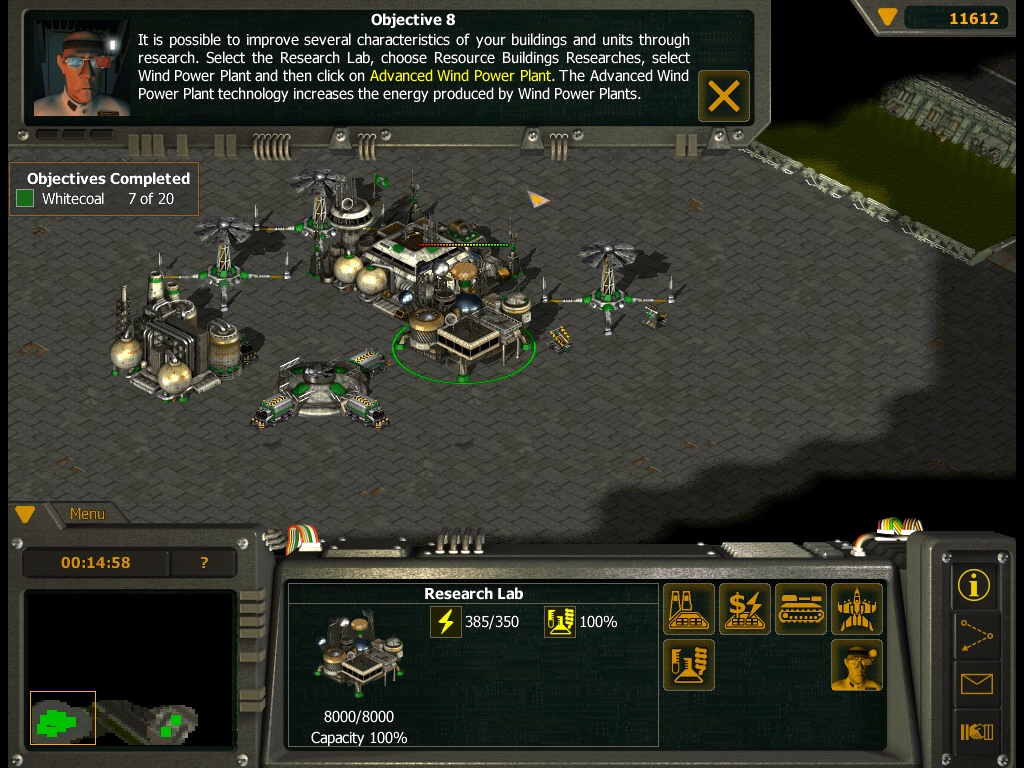Open the envelope messages button
The width and height of the screenshot is (1024, 768).
(974, 684)
